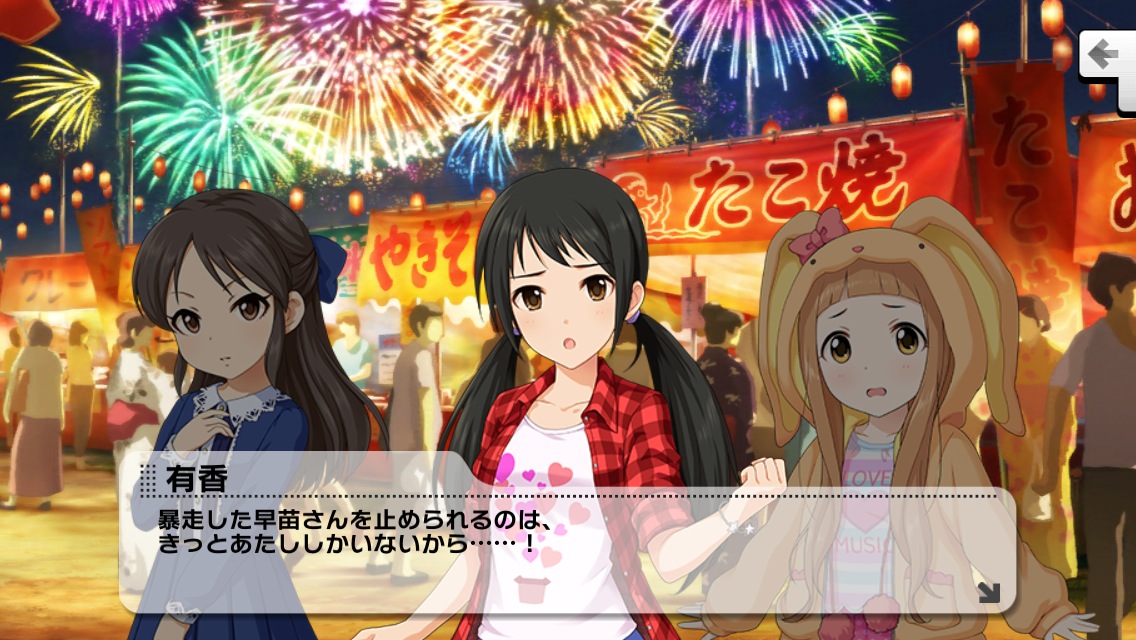1136x640 pixels.
Task: Click the back arrow button
Action: 1107,54
